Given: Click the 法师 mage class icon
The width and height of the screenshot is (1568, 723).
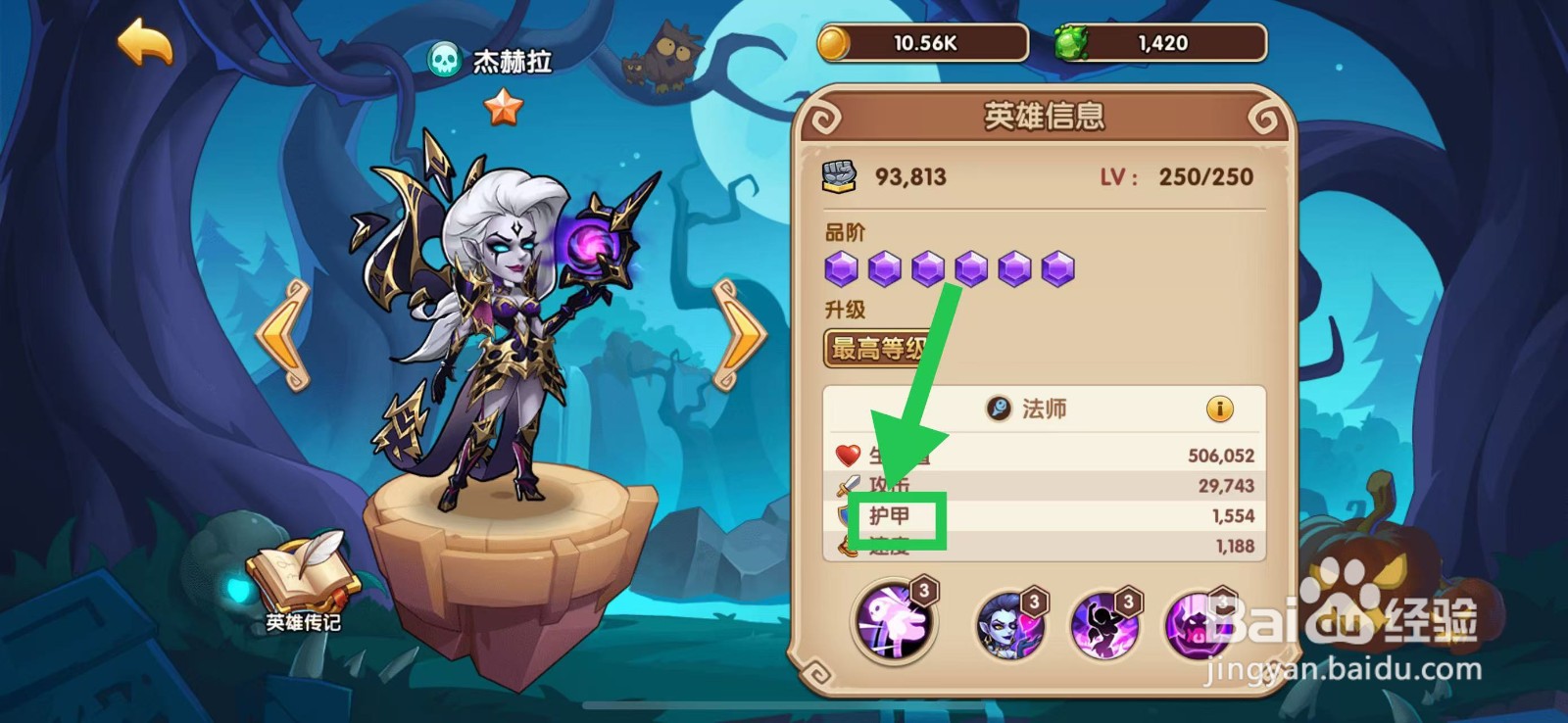Looking at the screenshot, I should click(x=999, y=410).
